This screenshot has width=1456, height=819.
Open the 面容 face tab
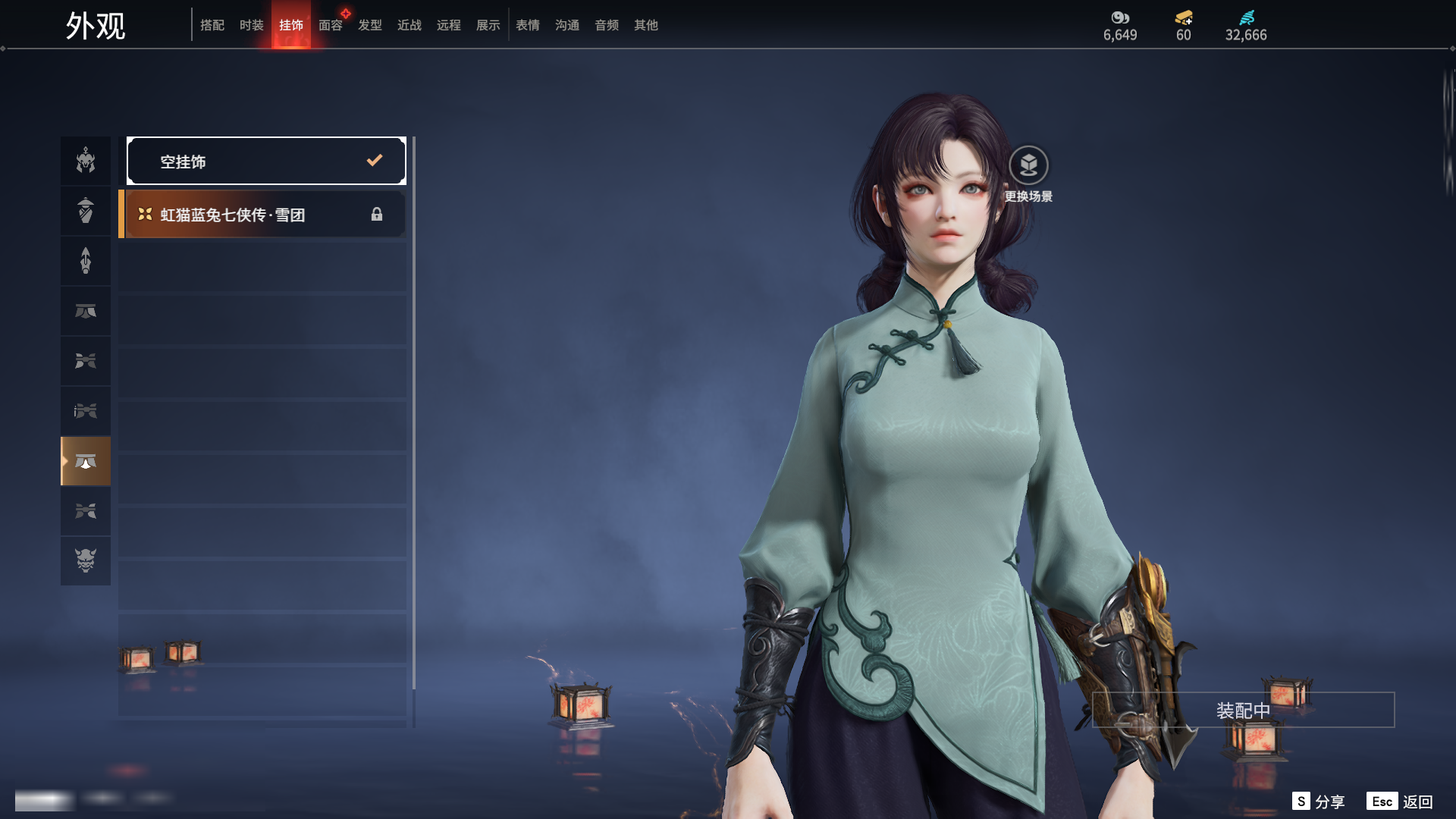click(x=331, y=25)
